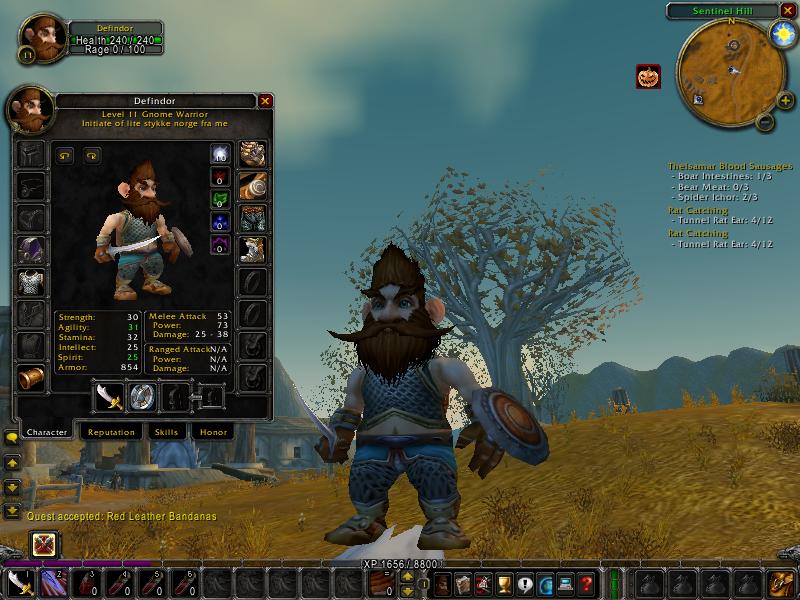Click the jack-o'-lantern pumpkin buff icon
The height and width of the screenshot is (600, 800).
pyautogui.click(x=647, y=76)
